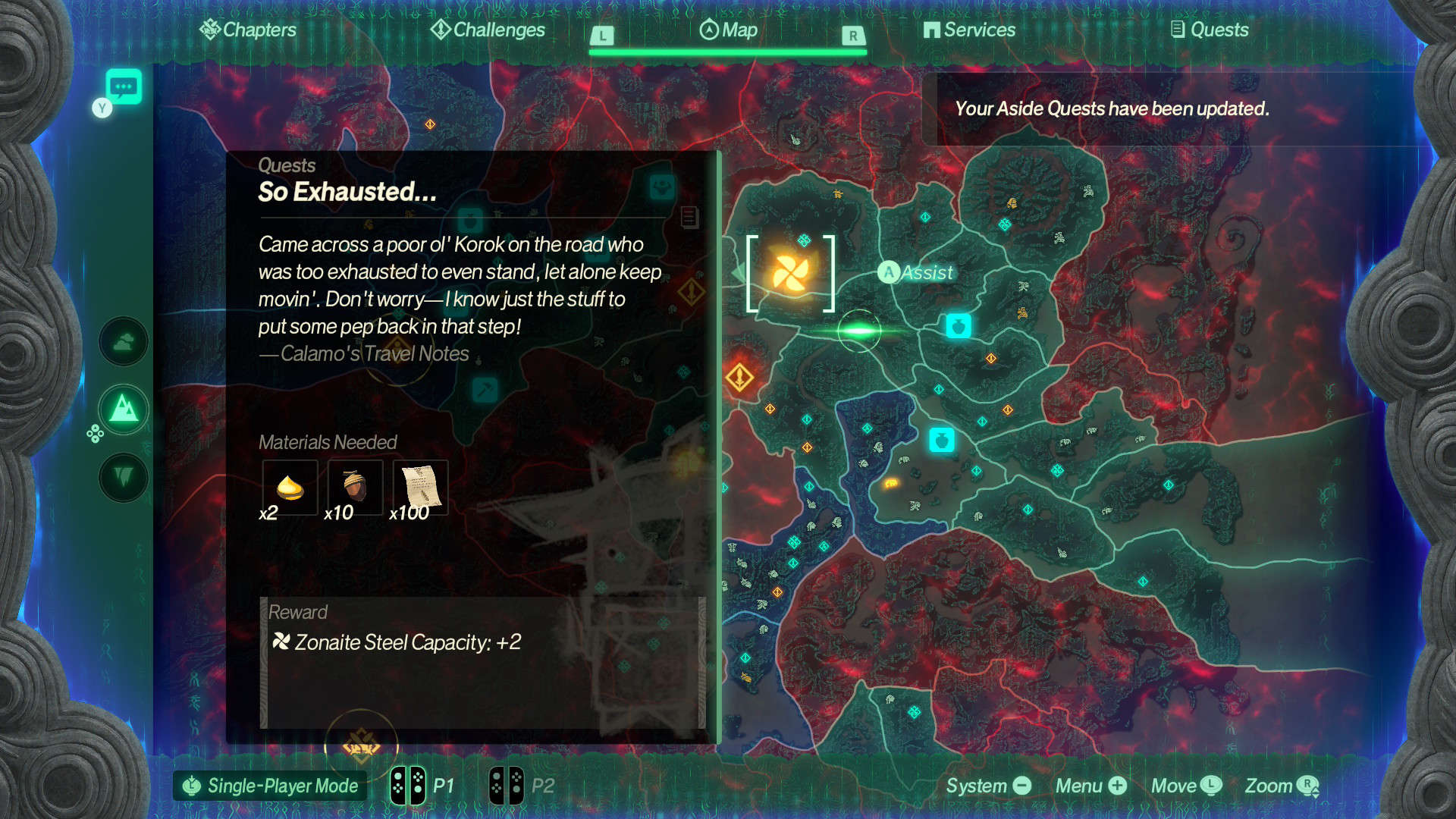Switch to the depths layer icon
This screenshot has width=1456, height=819.
[x=124, y=478]
